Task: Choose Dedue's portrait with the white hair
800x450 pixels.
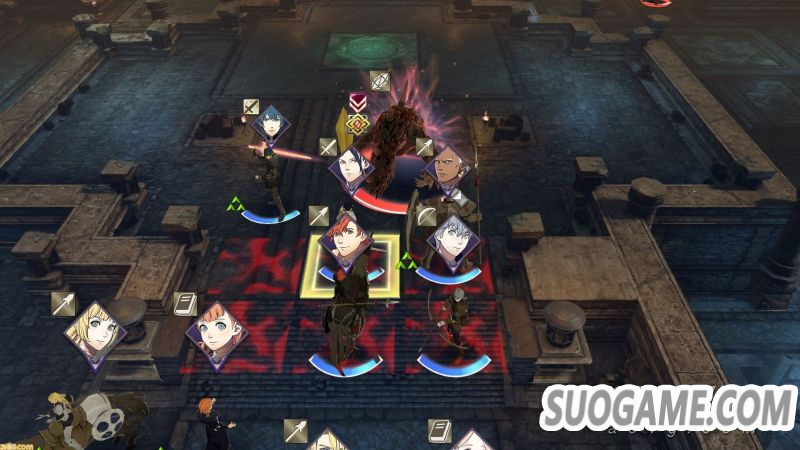Action: coord(448,169)
